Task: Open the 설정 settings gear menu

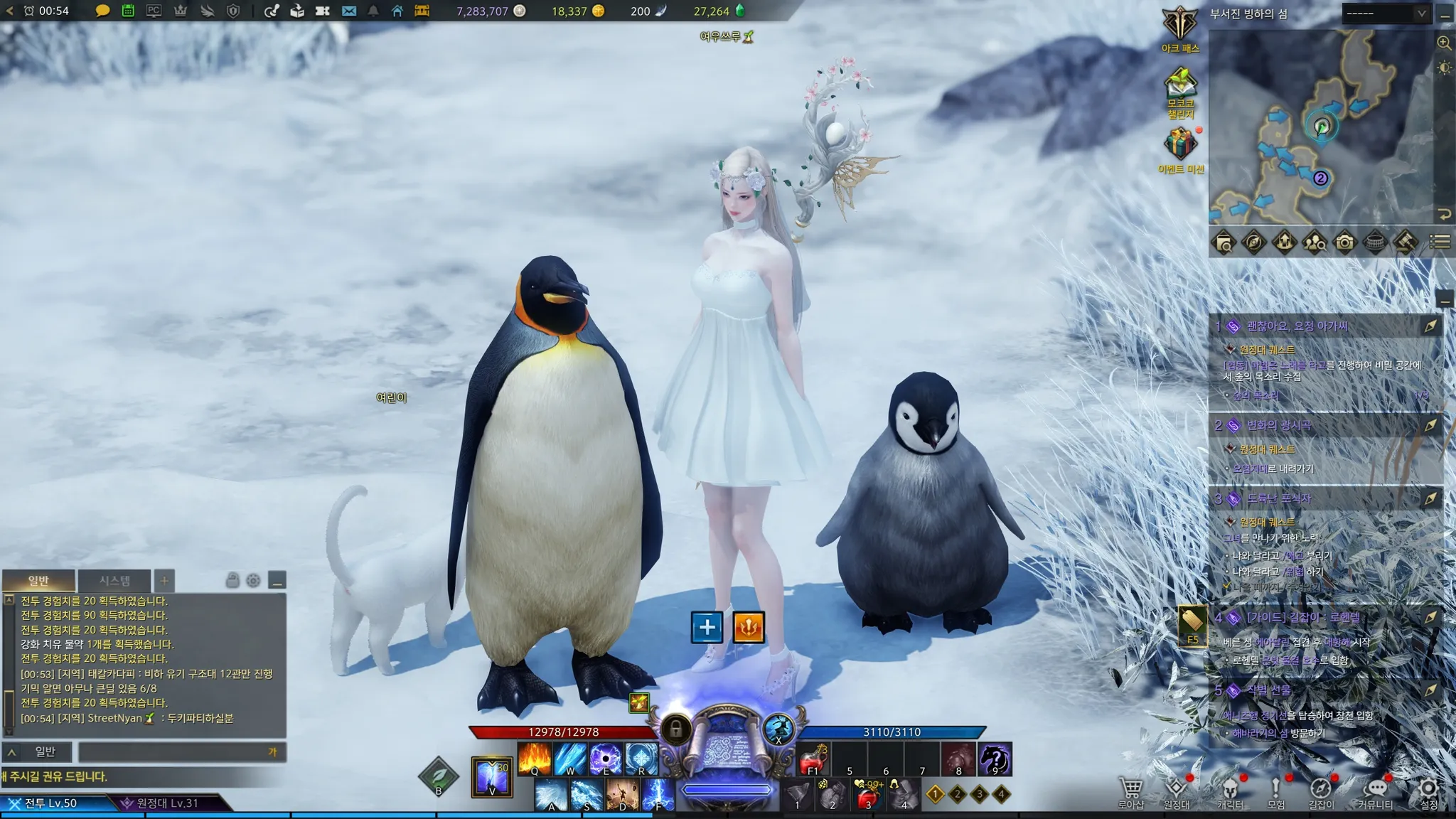Action: point(1428,792)
